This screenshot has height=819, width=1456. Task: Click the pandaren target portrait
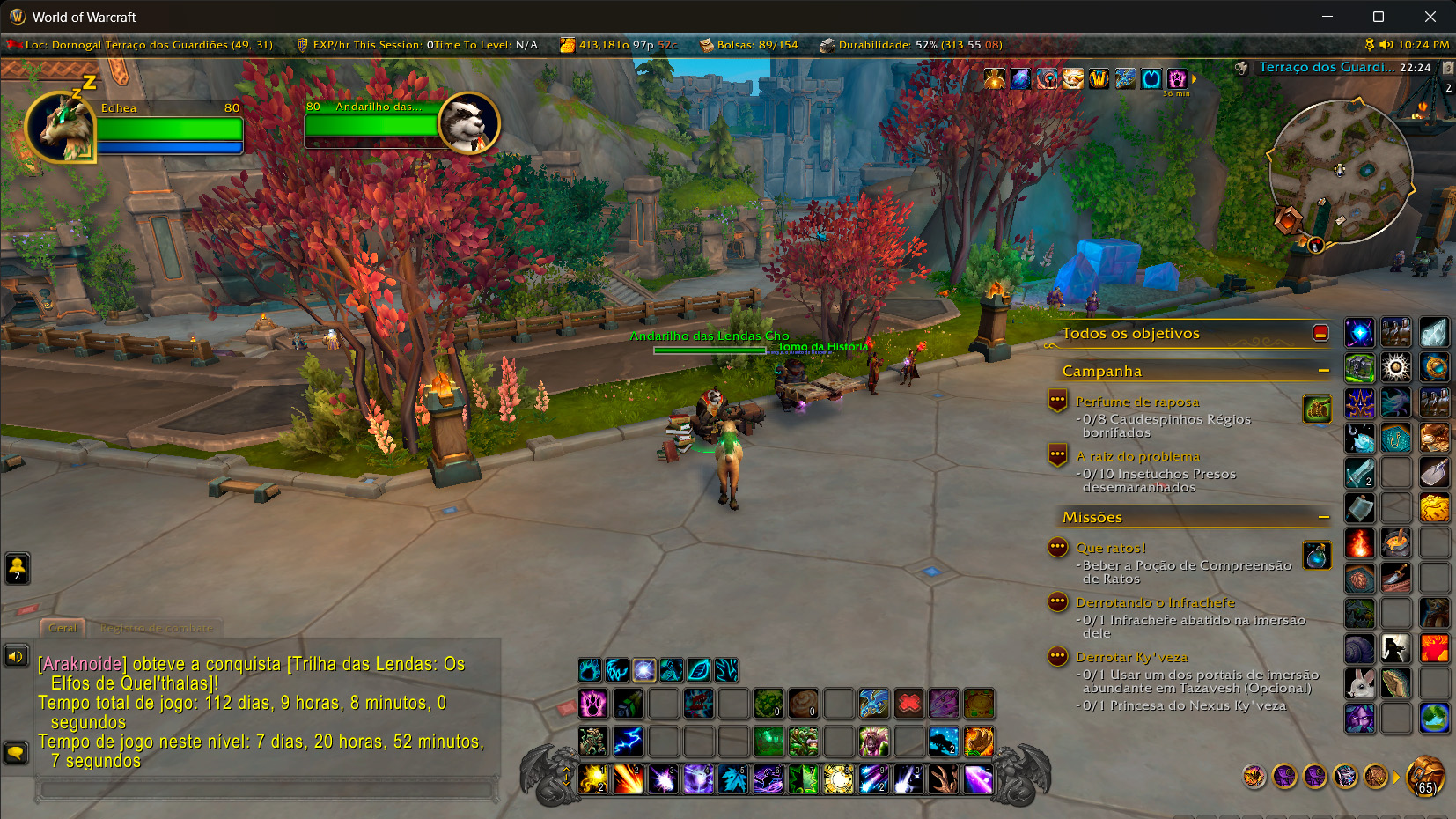468,123
